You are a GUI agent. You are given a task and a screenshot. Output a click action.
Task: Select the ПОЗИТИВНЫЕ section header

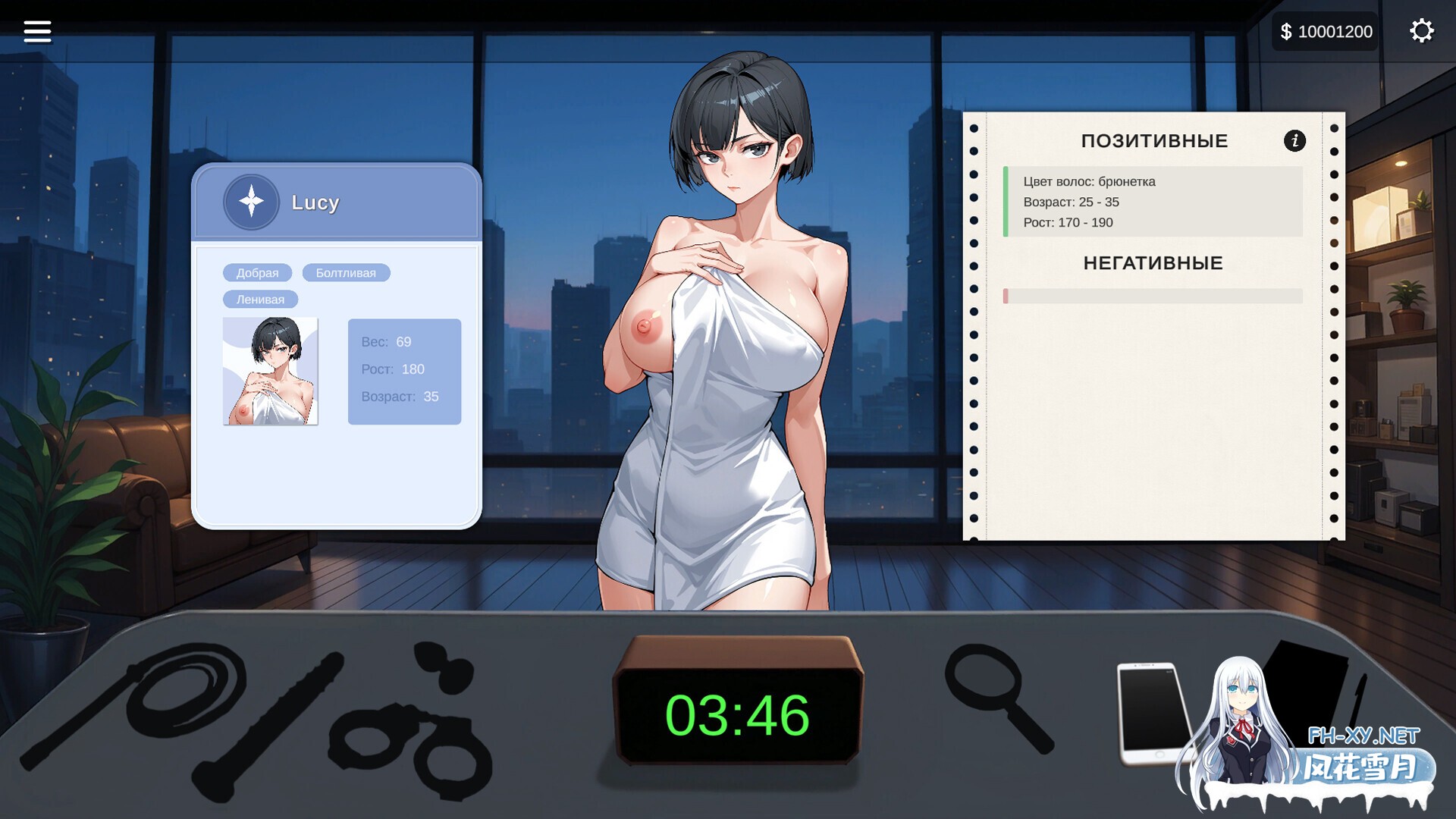tap(1155, 140)
